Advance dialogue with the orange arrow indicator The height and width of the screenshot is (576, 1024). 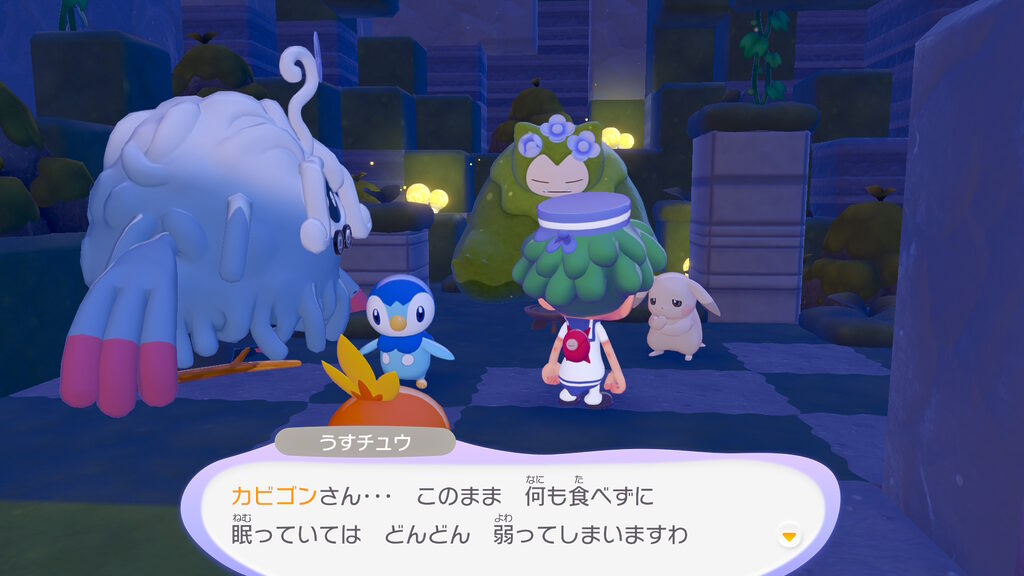789,537
